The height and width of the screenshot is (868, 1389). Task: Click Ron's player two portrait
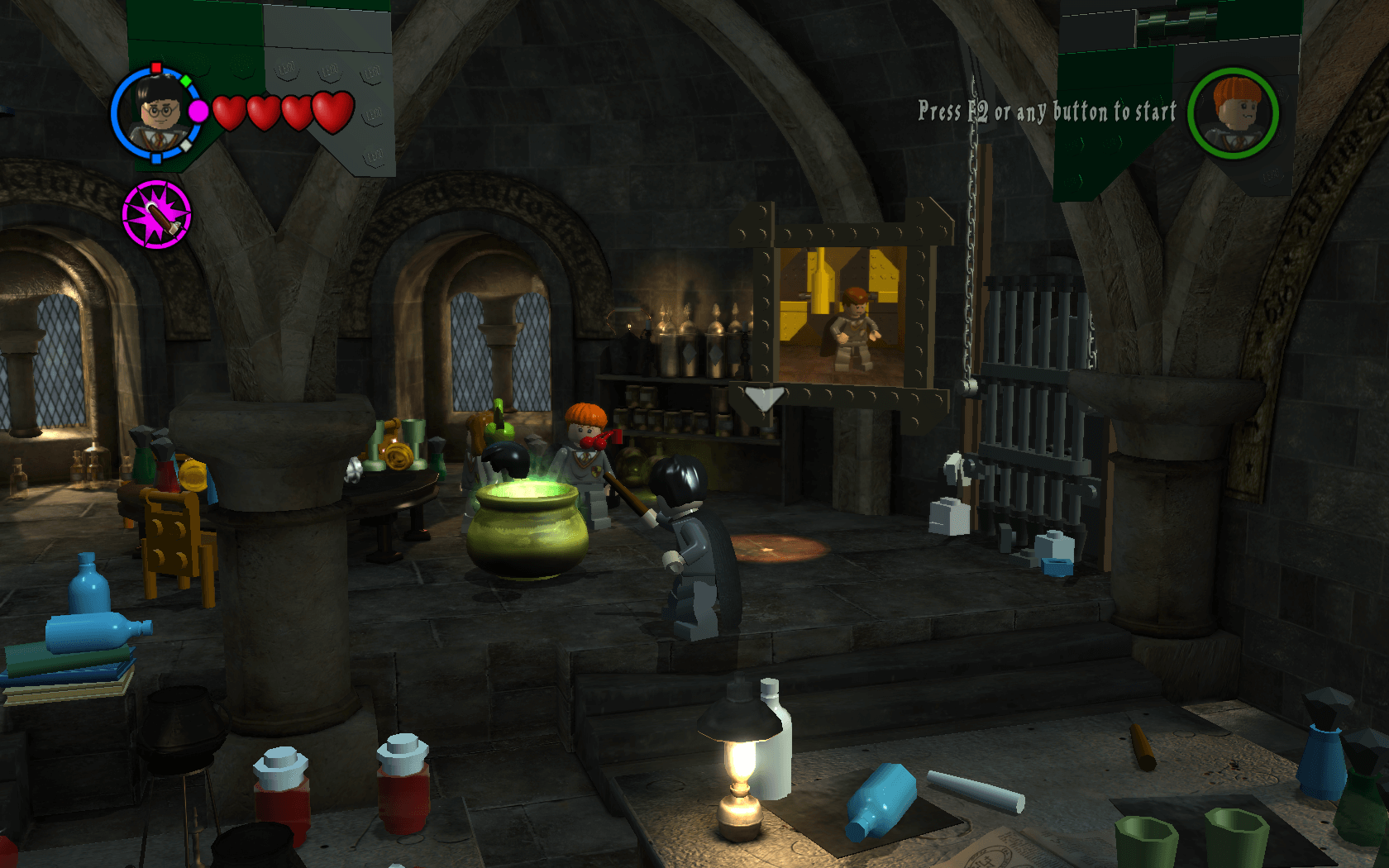point(1234,113)
